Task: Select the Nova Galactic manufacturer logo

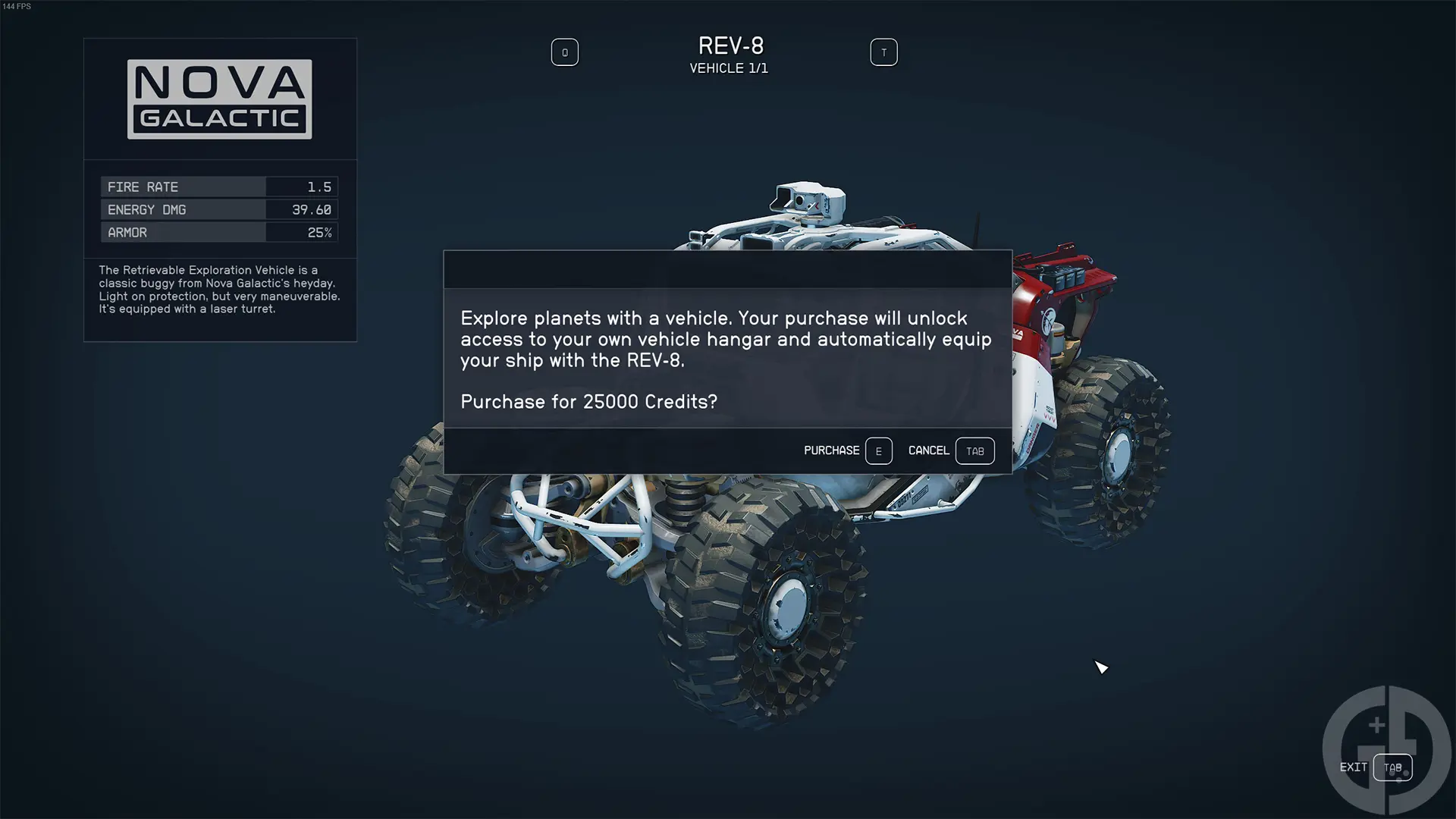Action: 219,99
